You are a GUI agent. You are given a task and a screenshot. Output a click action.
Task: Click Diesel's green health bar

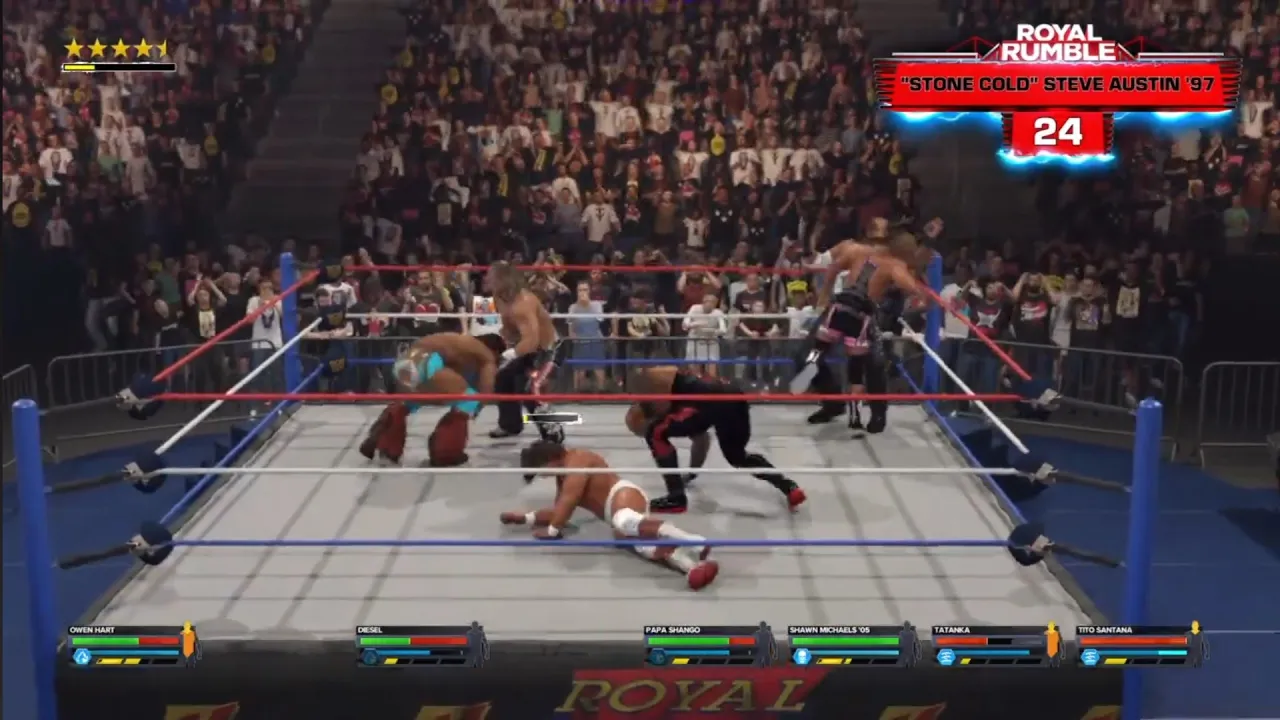385,640
